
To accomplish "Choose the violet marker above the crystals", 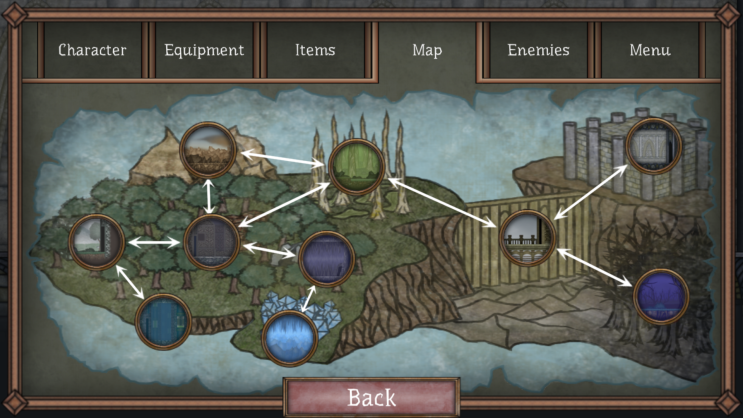I will (327, 259).
